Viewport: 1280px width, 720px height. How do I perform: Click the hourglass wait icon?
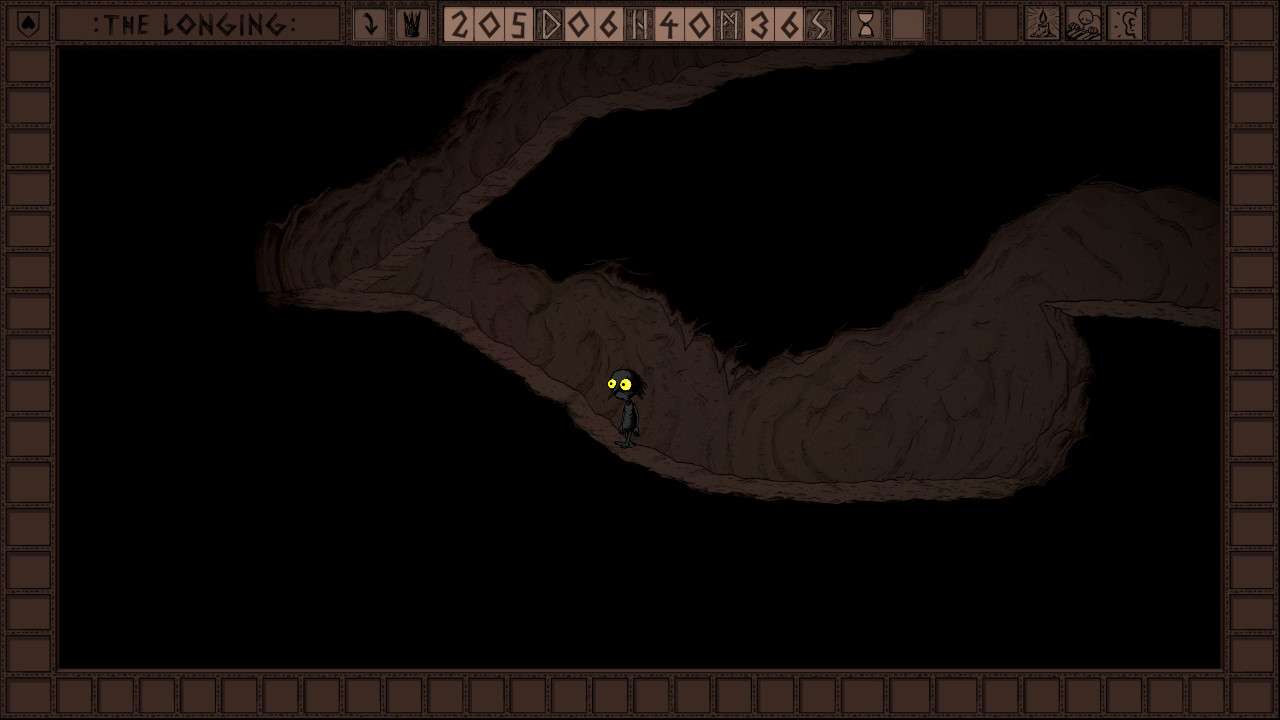(866, 24)
